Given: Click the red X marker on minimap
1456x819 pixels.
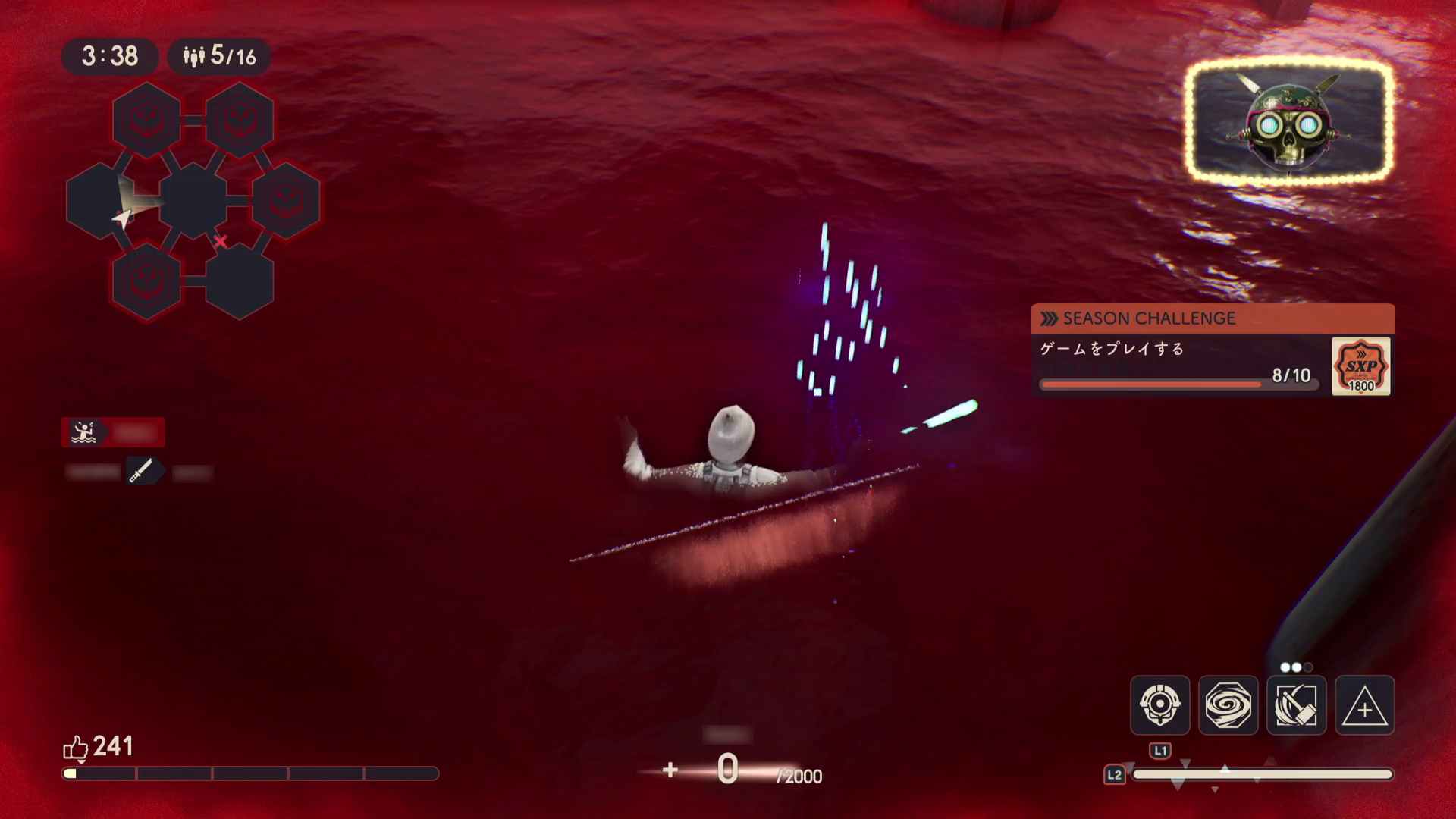Looking at the screenshot, I should pos(220,242).
